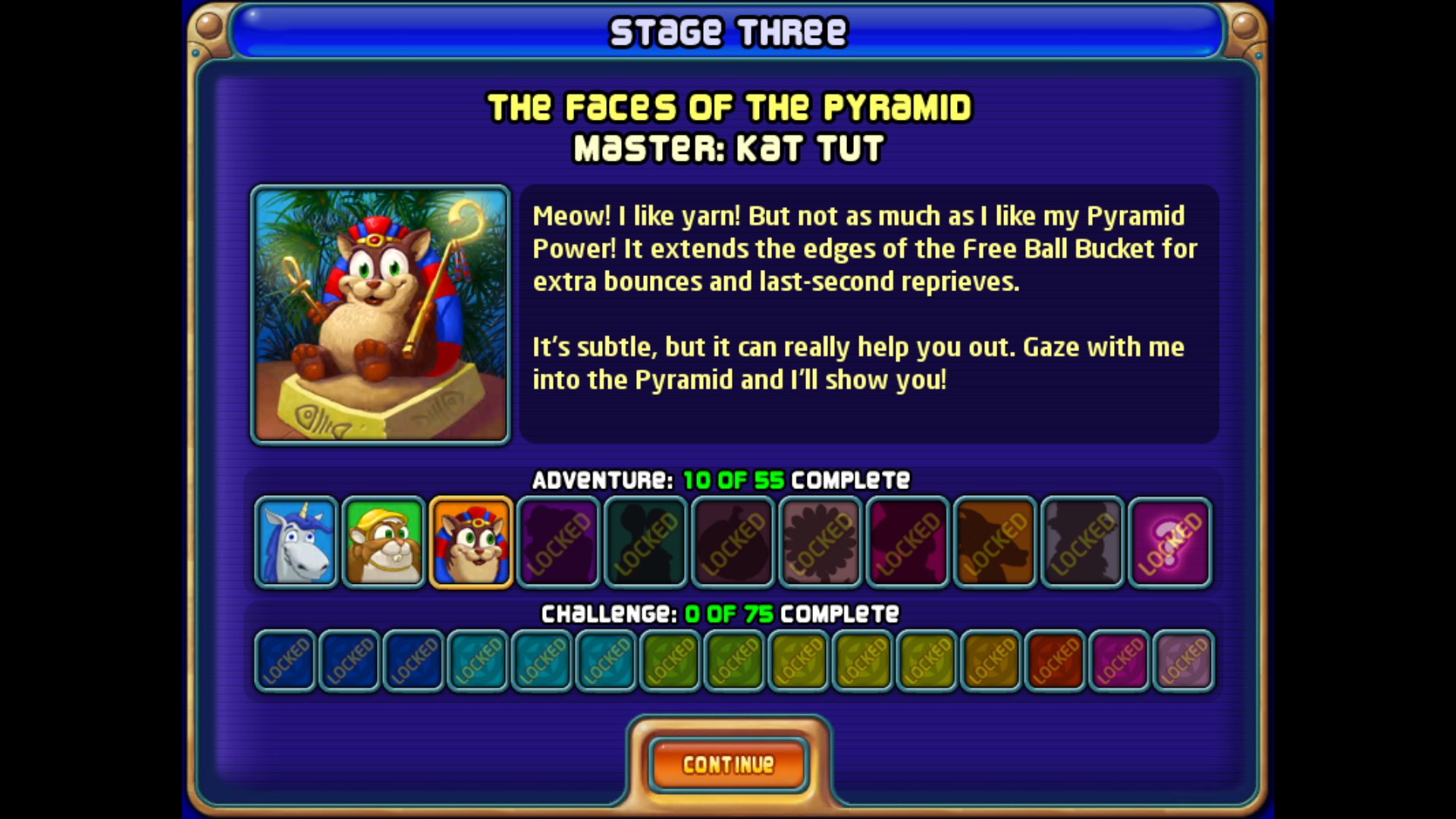
Task: Click the pink question mark locked tile
Action: pyautogui.click(x=1169, y=542)
